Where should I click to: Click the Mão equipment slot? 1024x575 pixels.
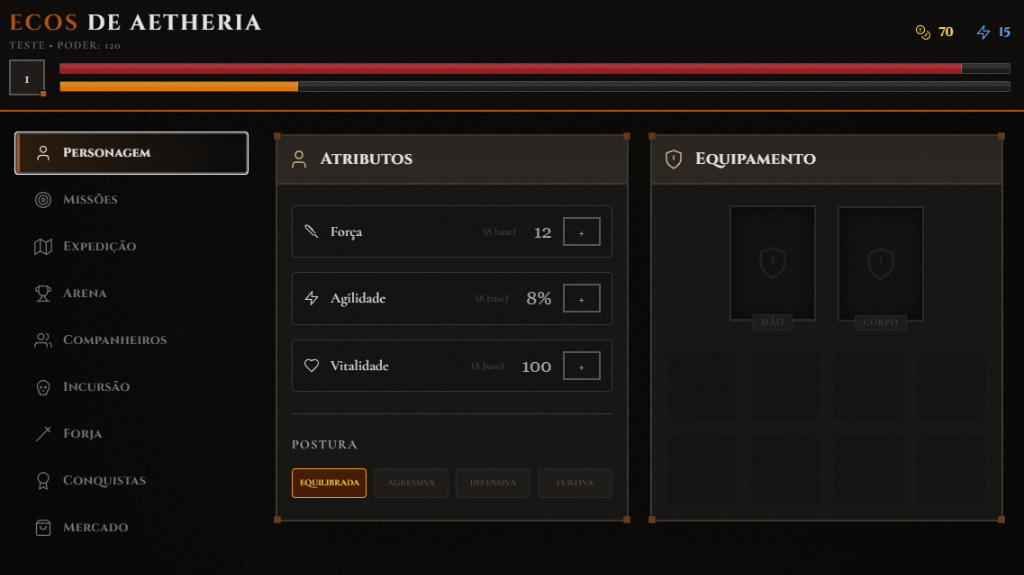click(x=772, y=263)
